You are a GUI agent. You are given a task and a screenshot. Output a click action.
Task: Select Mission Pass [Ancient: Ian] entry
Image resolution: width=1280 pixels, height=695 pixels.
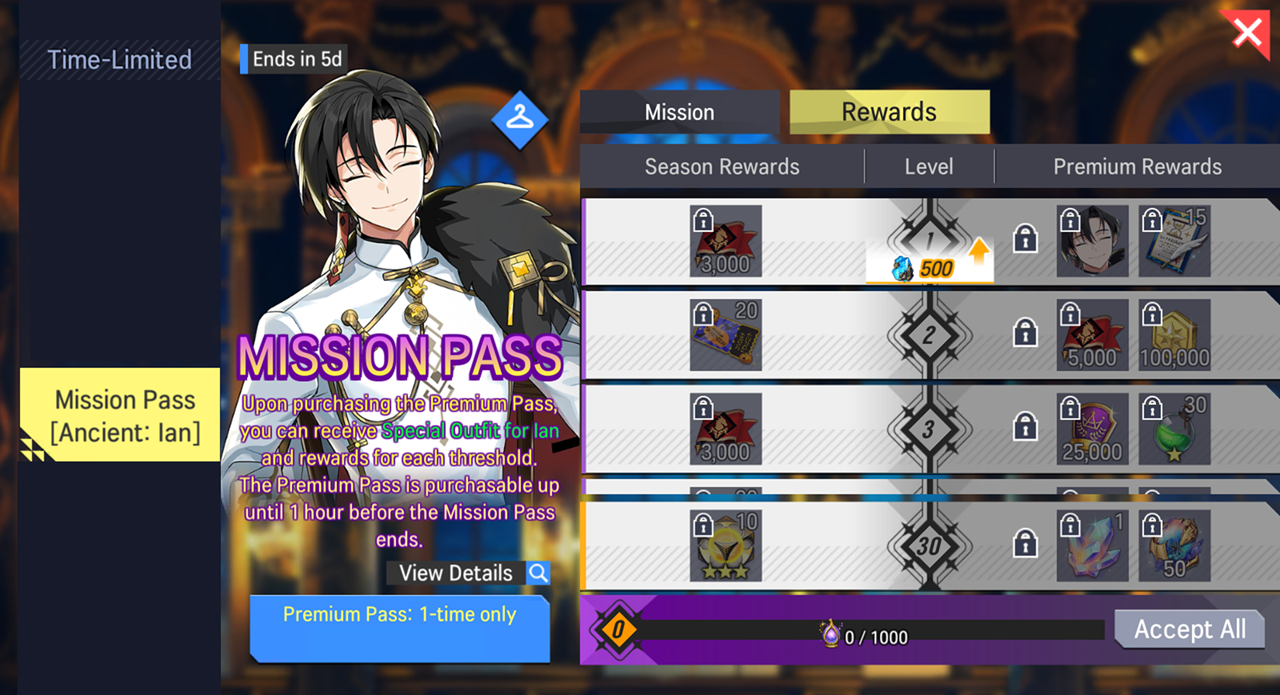(x=126, y=416)
